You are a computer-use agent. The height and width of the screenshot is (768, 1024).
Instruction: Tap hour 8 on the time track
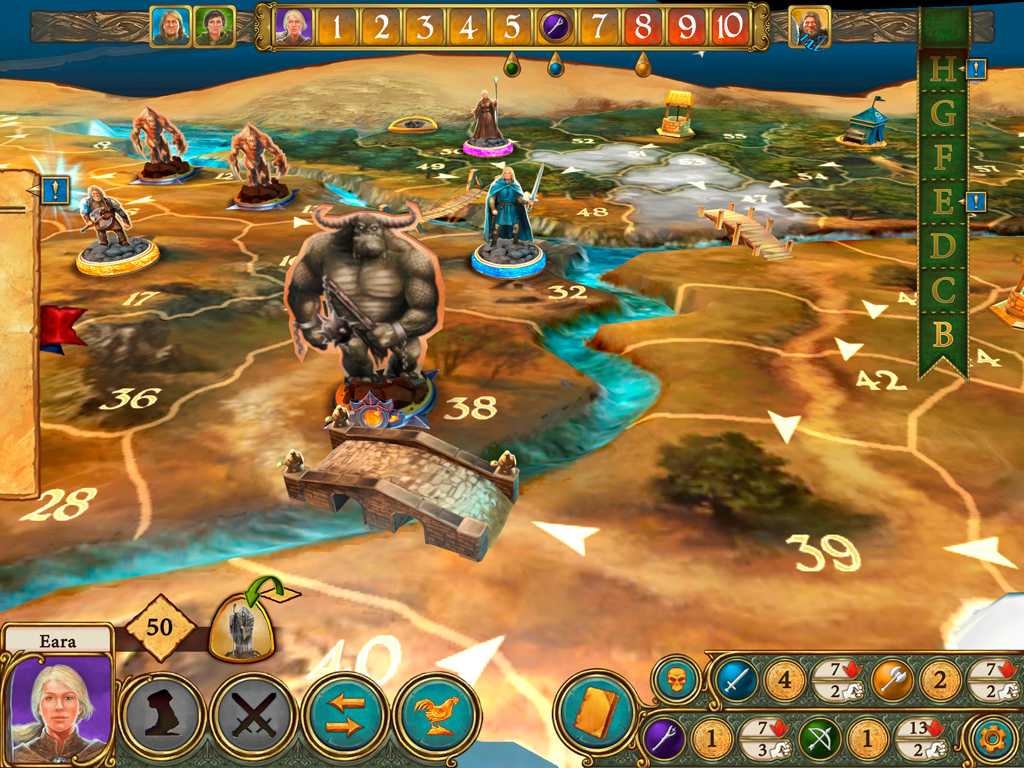pyautogui.click(x=642, y=27)
